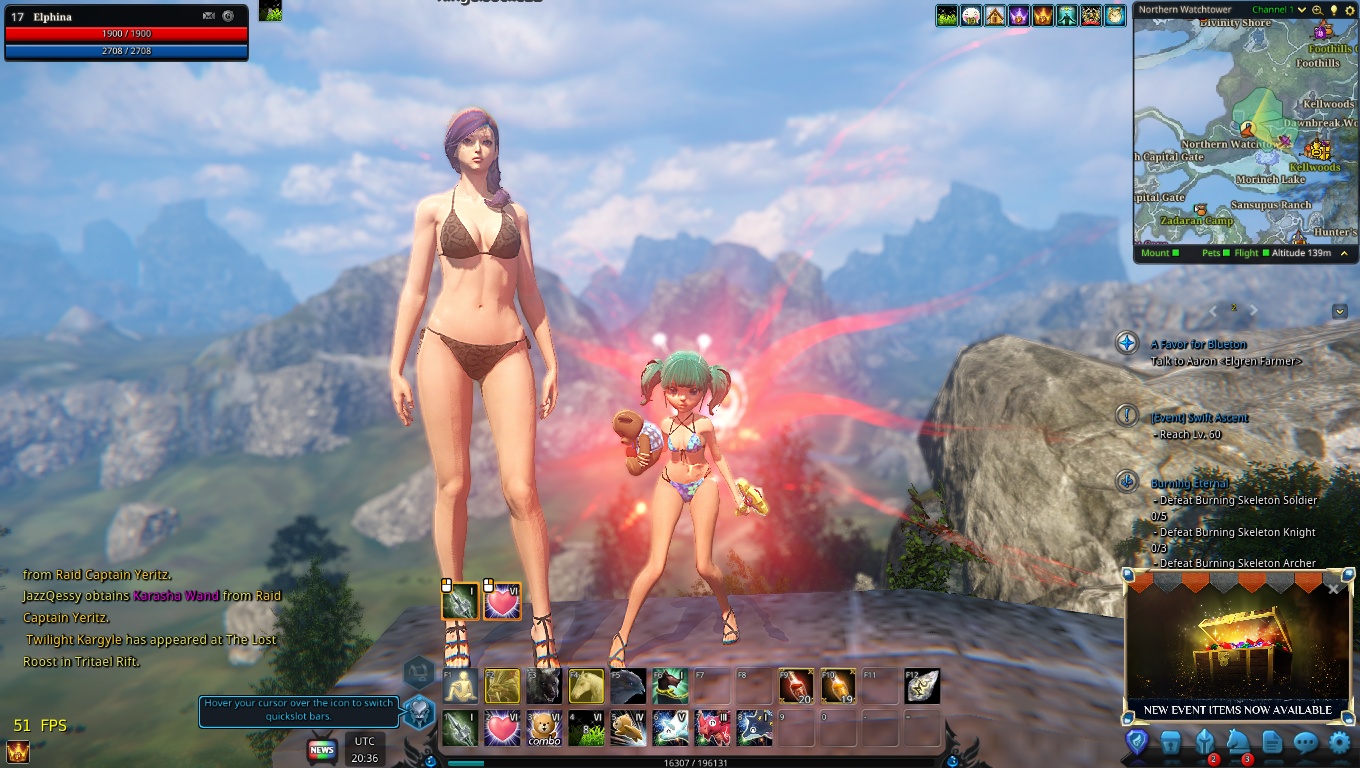Click the skull quickslot bar switch icon

(419, 712)
